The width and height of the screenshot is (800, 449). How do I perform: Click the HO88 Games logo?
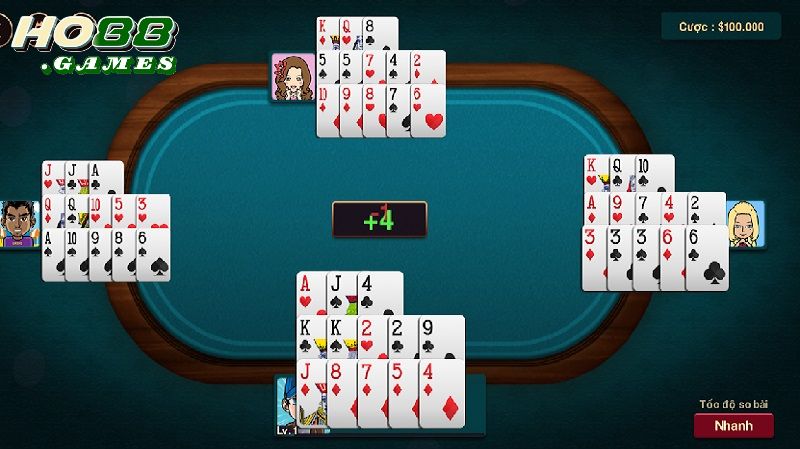tap(95, 44)
